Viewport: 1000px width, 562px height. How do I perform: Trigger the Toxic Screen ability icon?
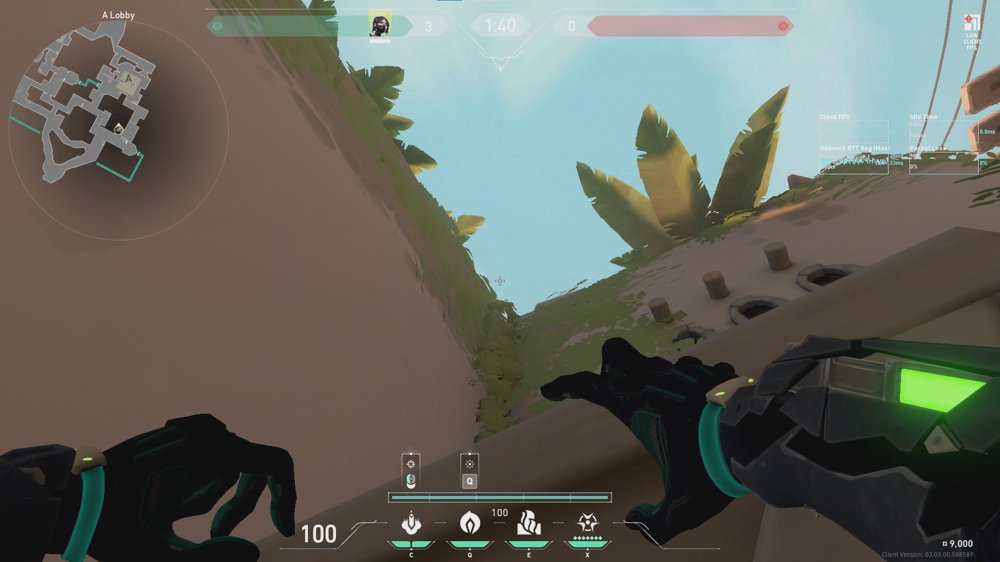pos(528,523)
